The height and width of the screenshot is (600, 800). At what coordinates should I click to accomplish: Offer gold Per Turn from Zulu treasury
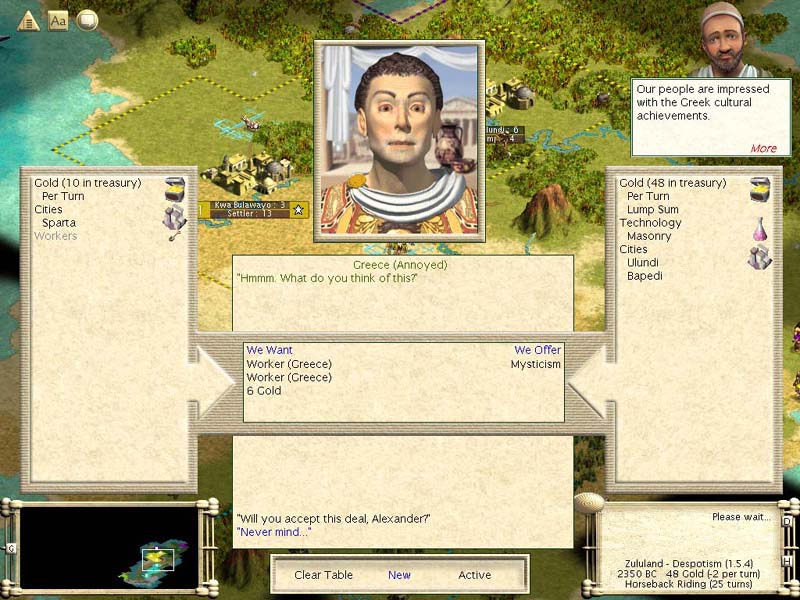pyautogui.click(x=648, y=197)
